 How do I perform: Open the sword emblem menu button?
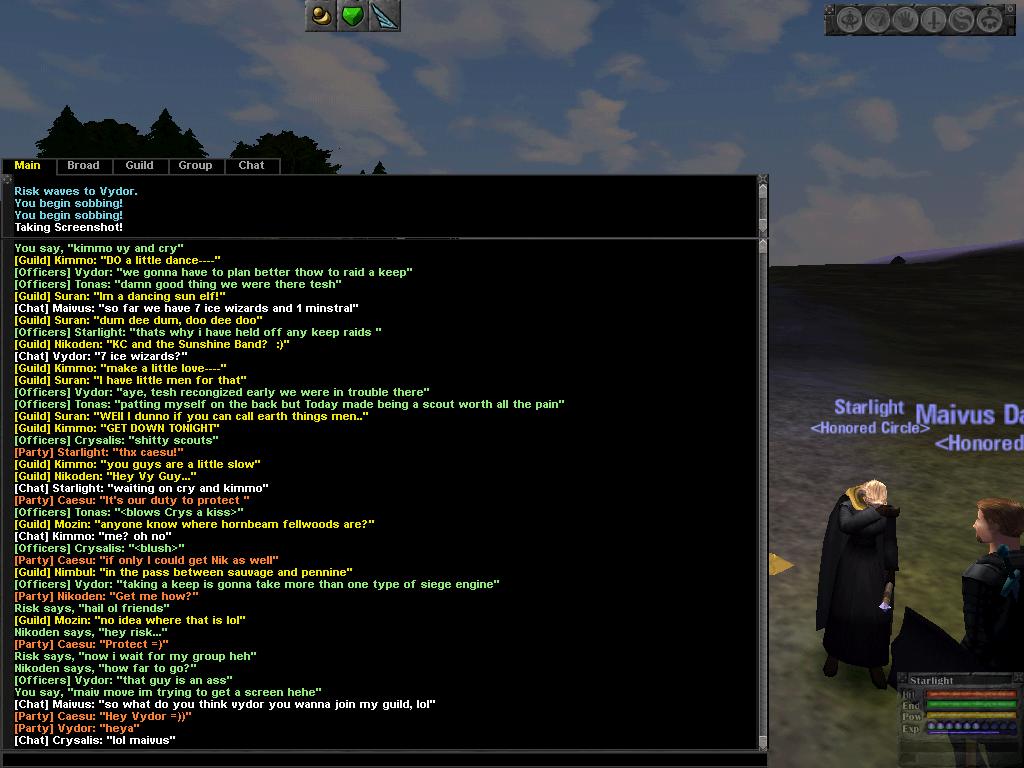pyautogui.click(x=933, y=20)
